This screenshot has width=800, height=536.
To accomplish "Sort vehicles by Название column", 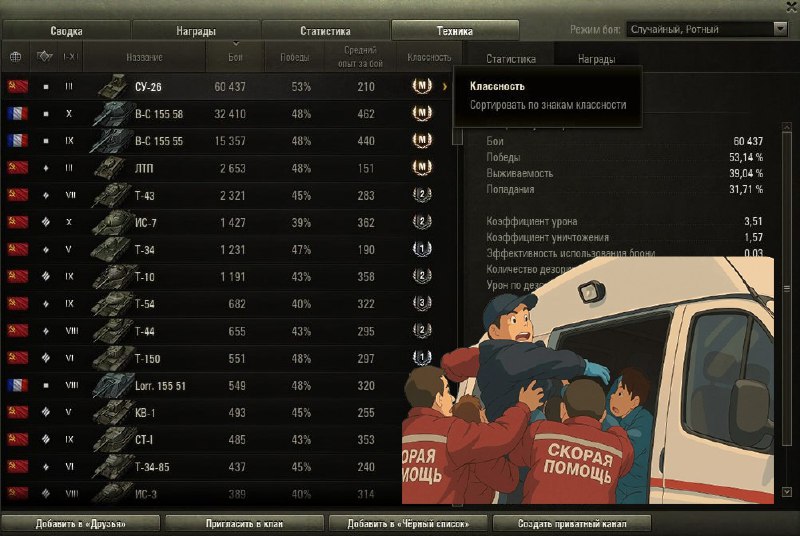I will coord(145,57).
